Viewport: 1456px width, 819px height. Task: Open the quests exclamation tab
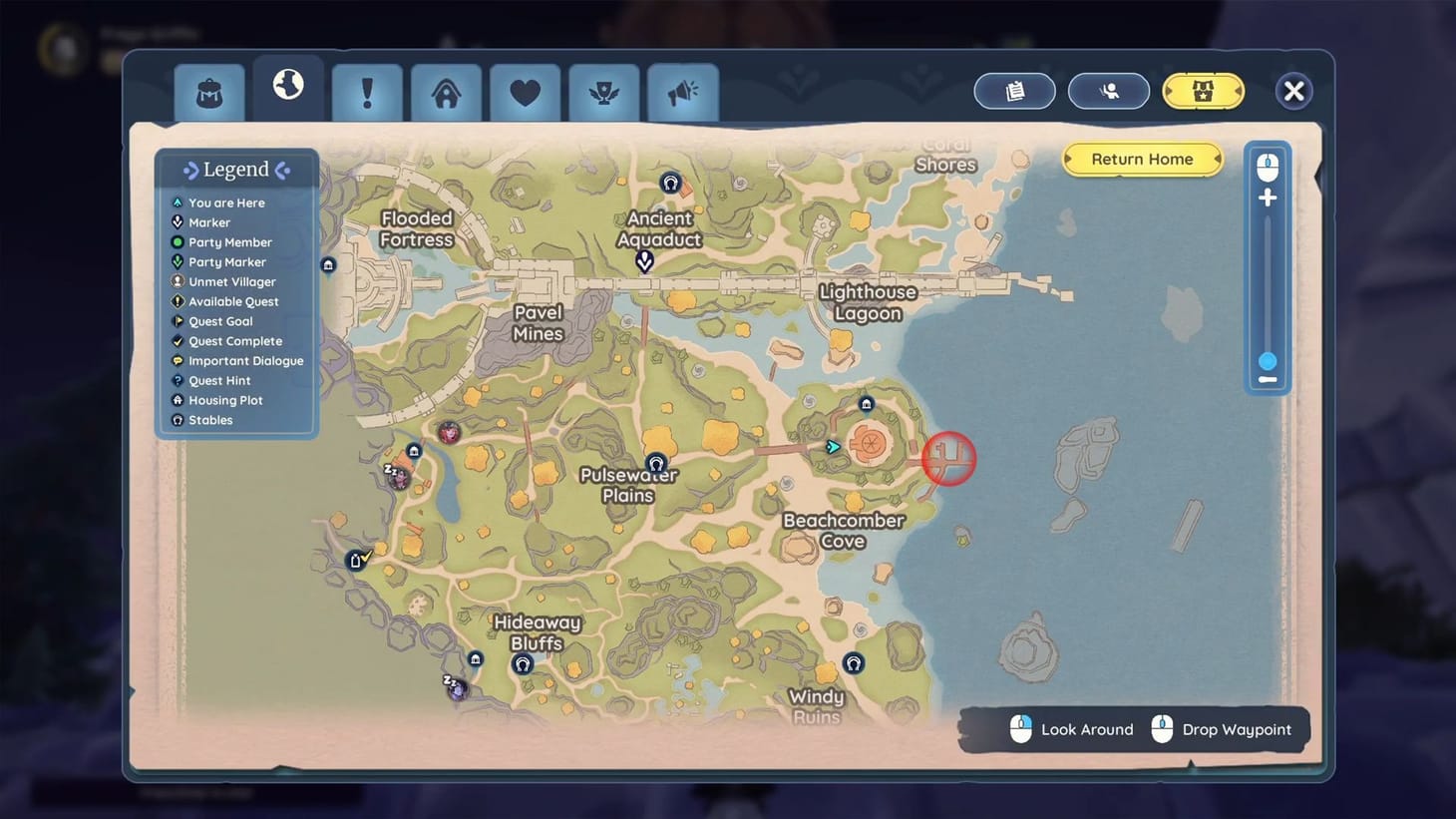coord(366,91)
